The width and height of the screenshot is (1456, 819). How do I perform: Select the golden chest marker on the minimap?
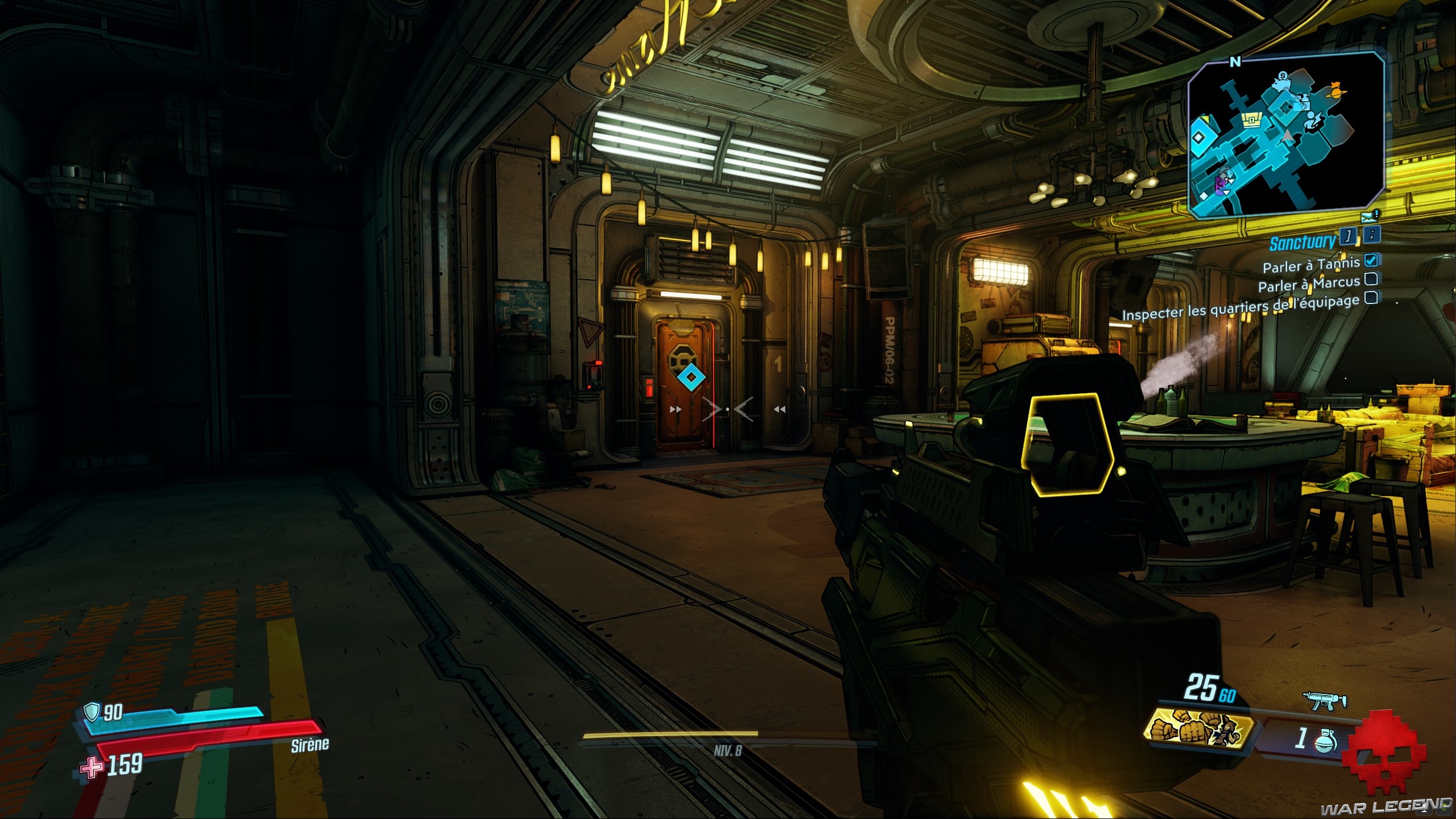1251,120
